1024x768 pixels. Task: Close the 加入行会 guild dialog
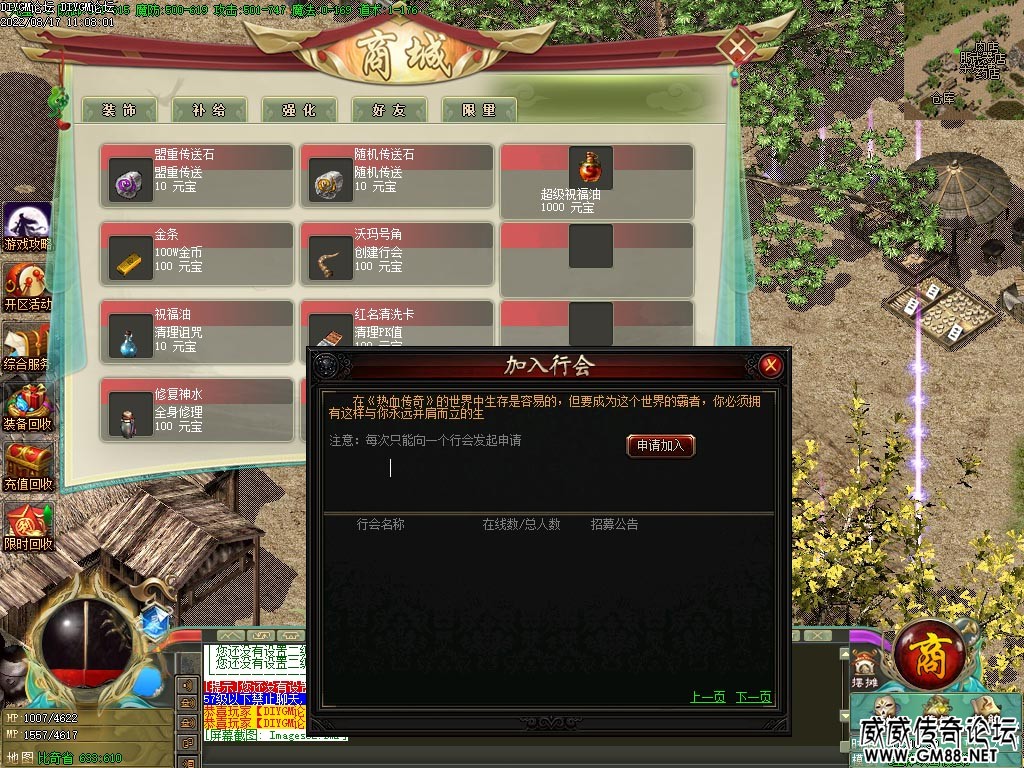point(770,366)
